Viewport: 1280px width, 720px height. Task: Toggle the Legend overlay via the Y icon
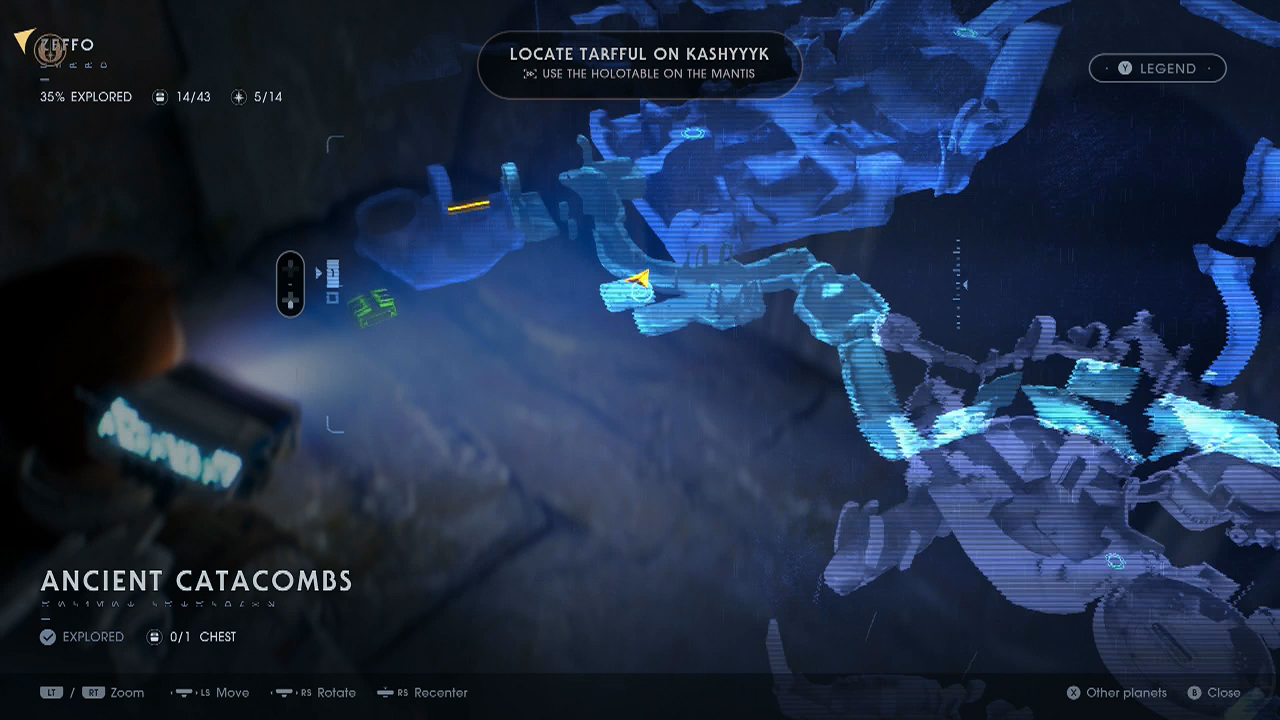tap(1123, 68)
